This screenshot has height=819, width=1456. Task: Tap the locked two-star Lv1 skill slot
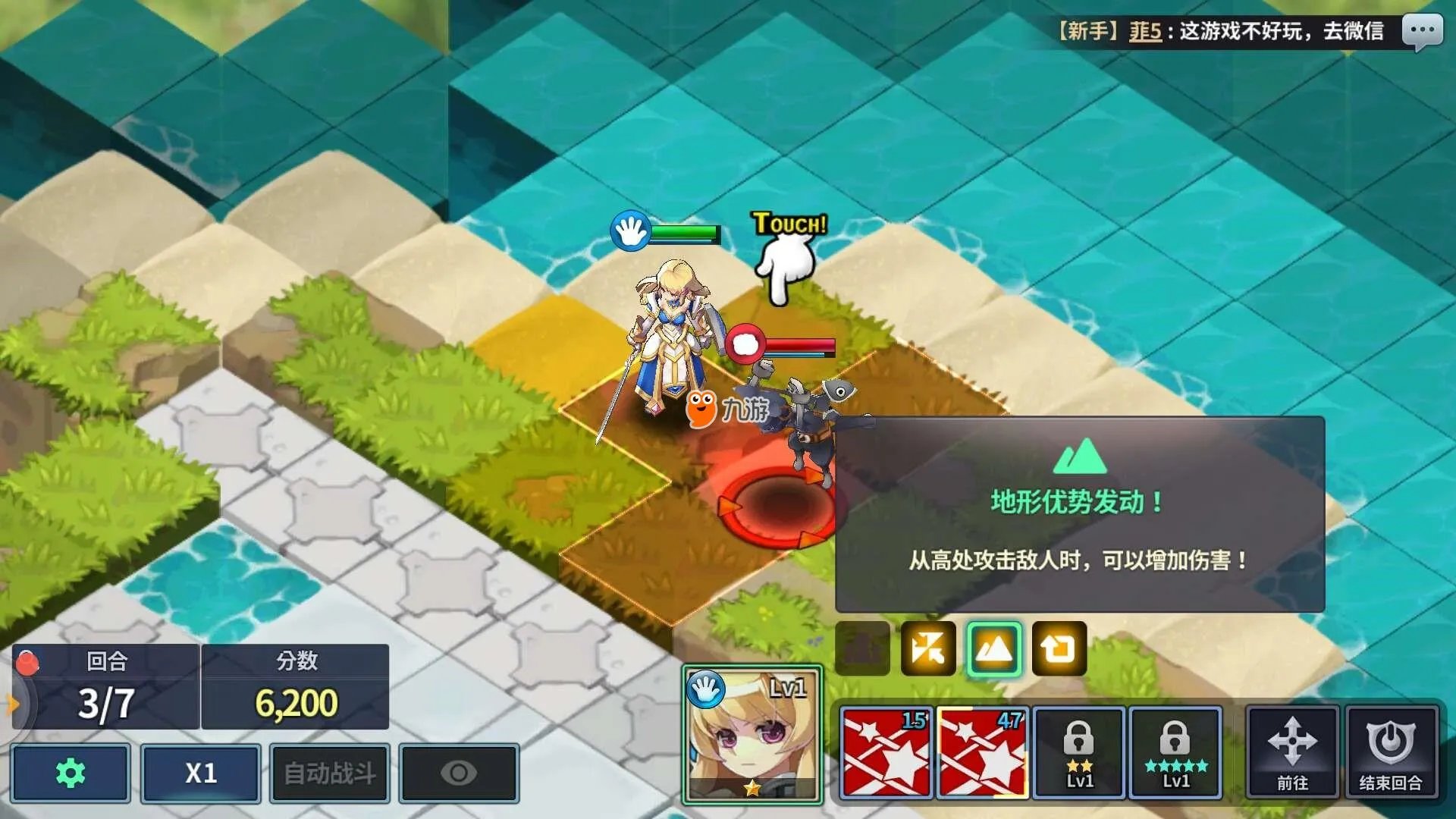1078,752
